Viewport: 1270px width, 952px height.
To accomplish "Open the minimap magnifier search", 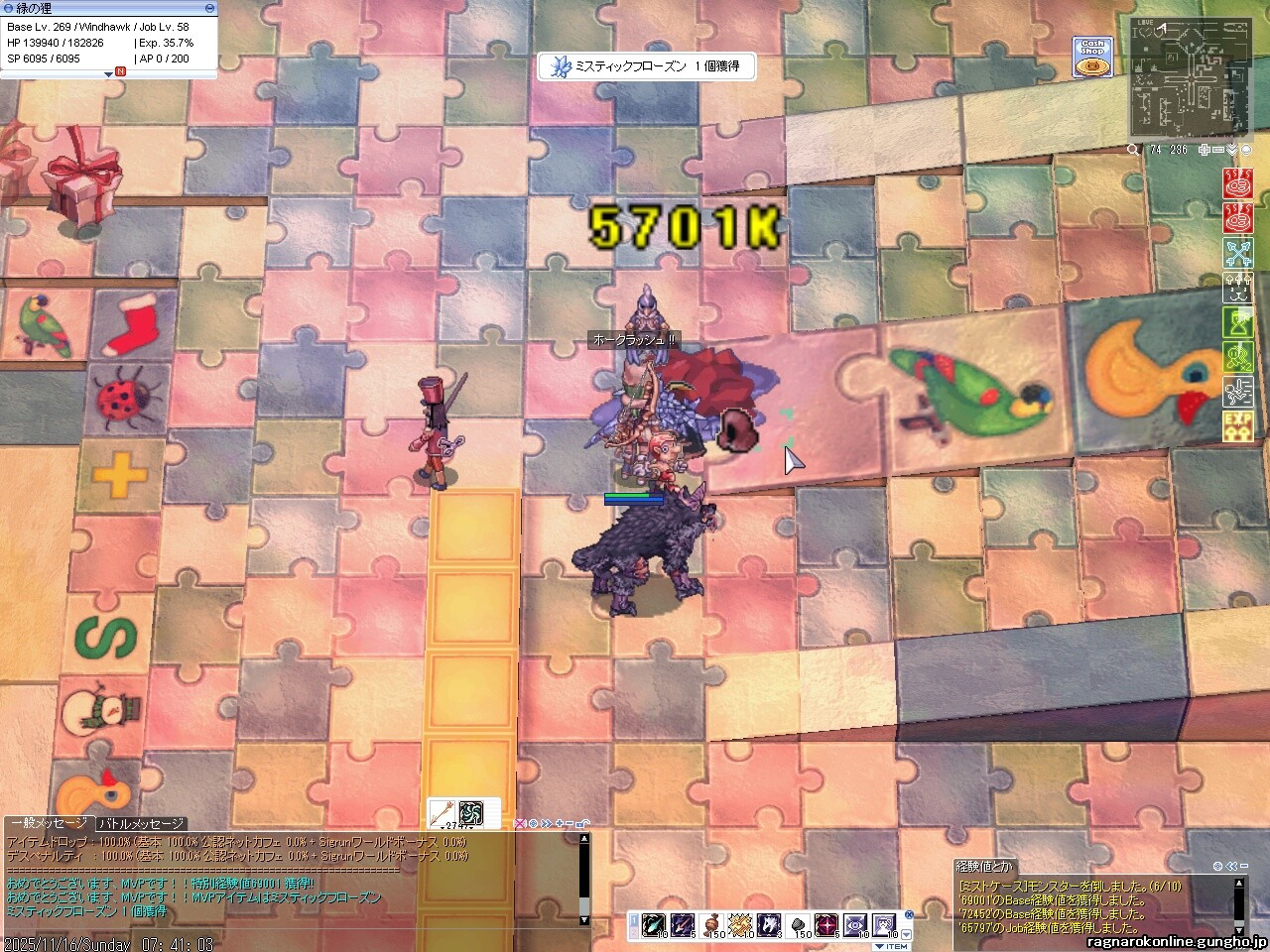I will [x=1133, y=150].
